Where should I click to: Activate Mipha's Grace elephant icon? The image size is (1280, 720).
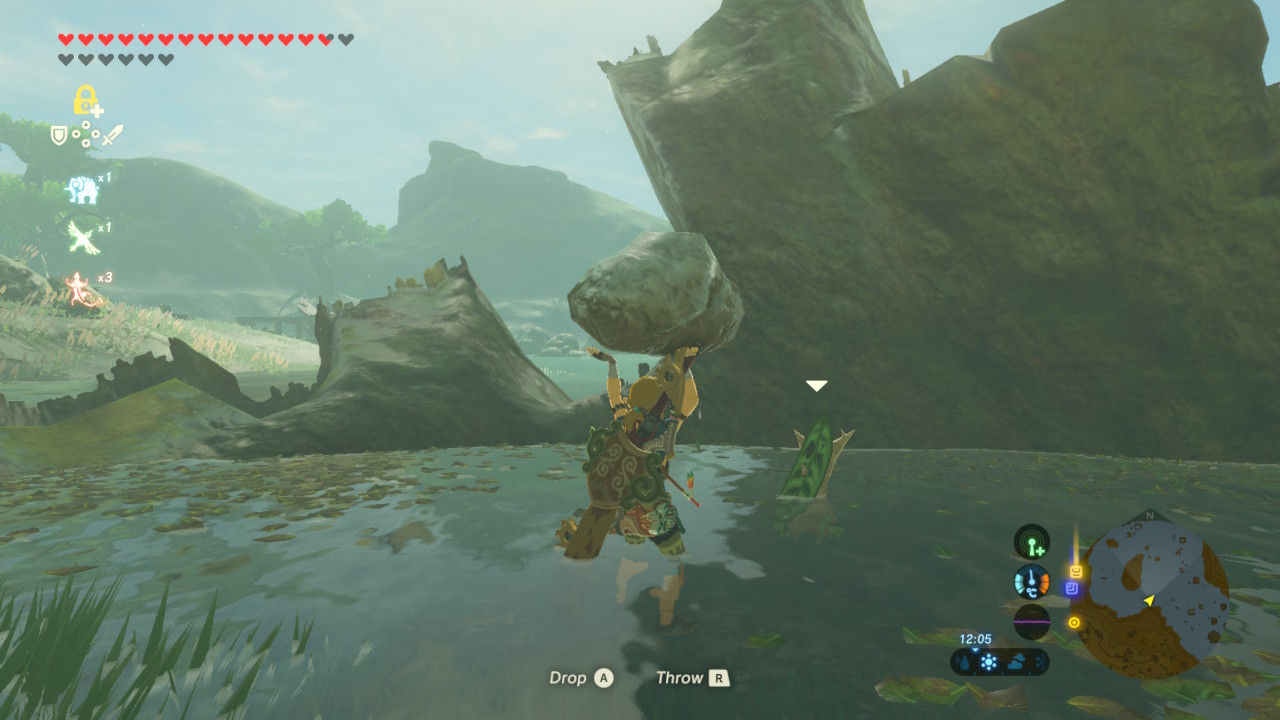83,189
